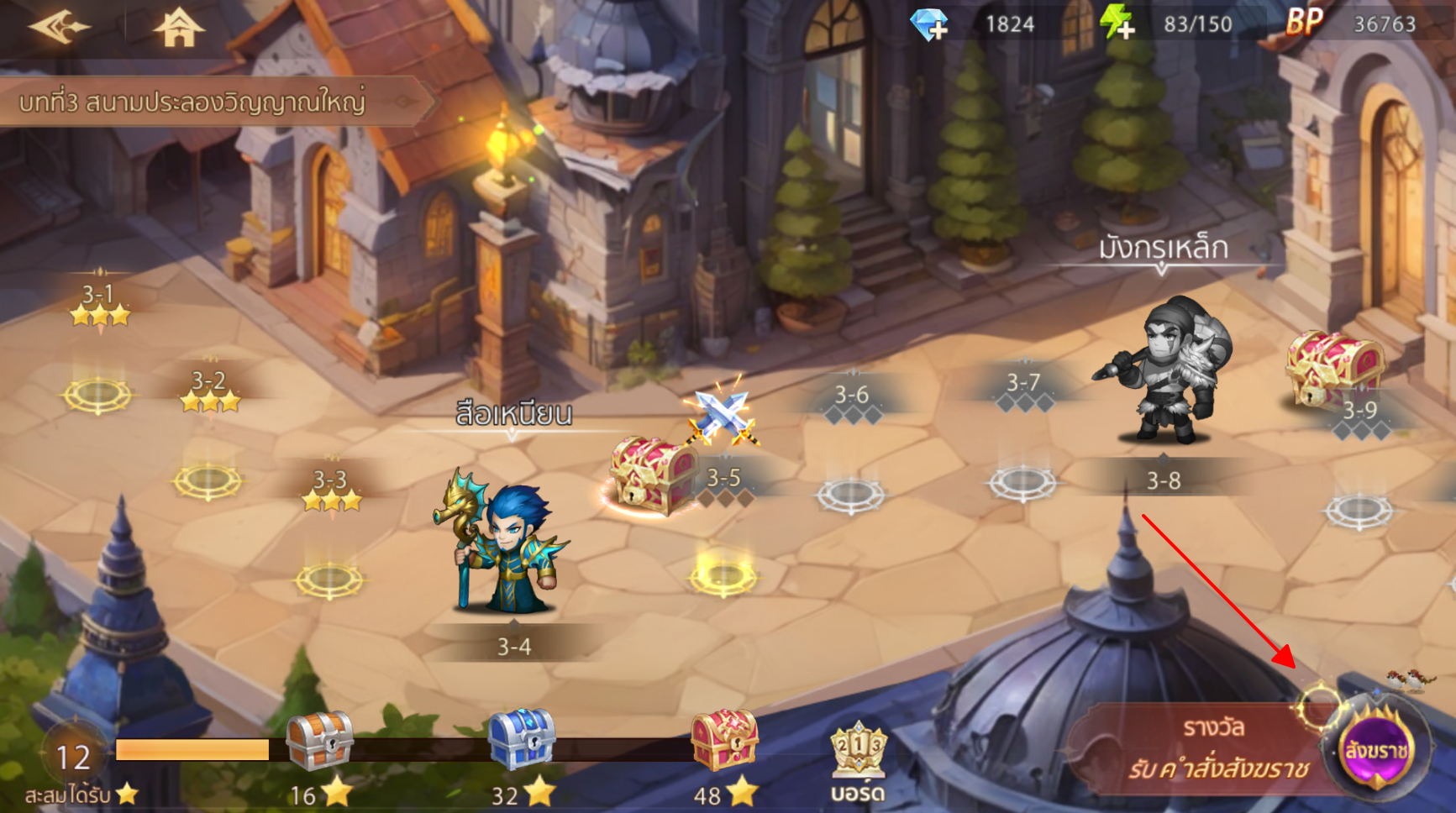The width and height of the screenshot is (1456, 813).
Task: Return to the home screen
Action: click(x=178, y=28)
